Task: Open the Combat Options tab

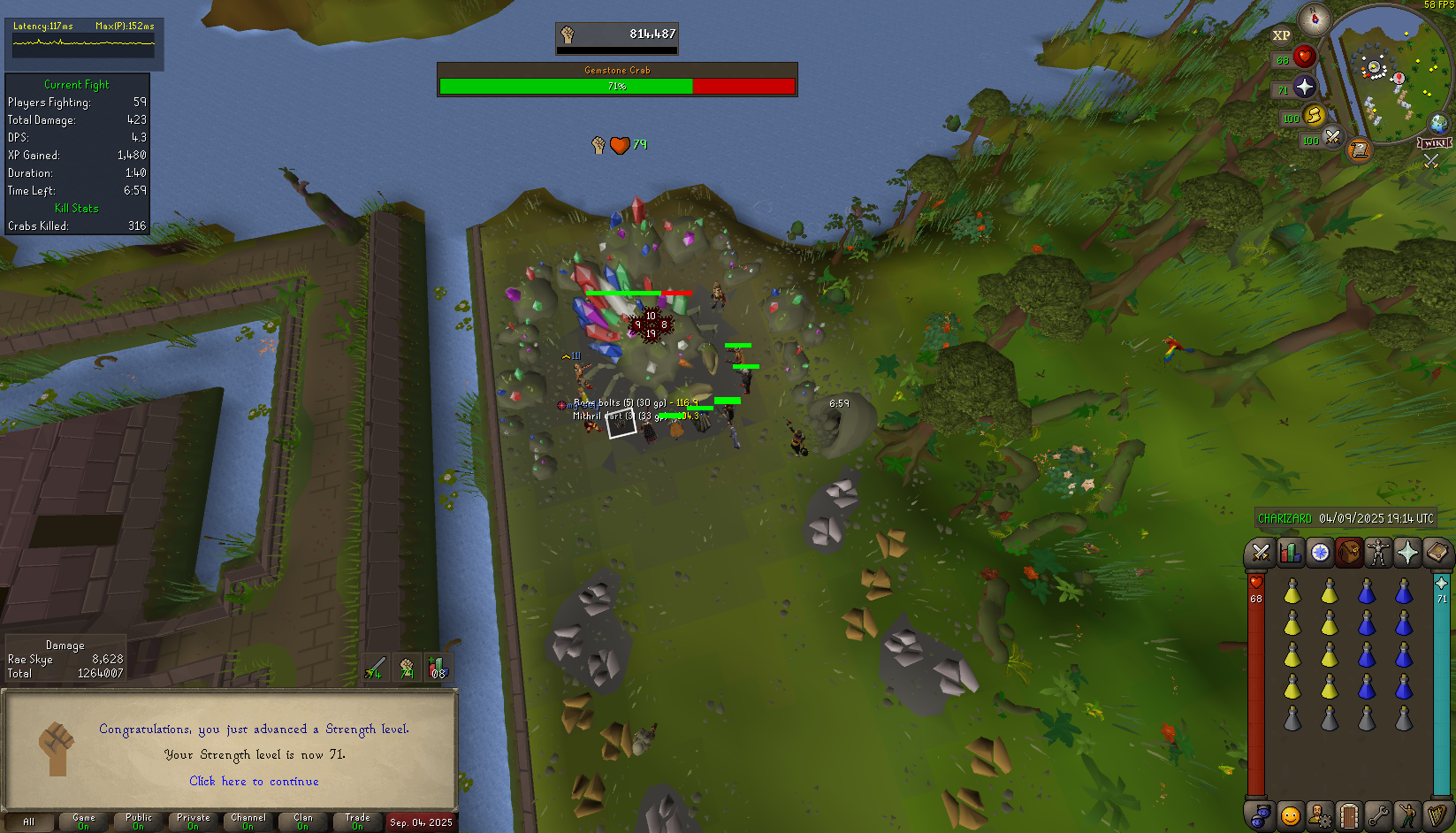Action: point(1261,553)
